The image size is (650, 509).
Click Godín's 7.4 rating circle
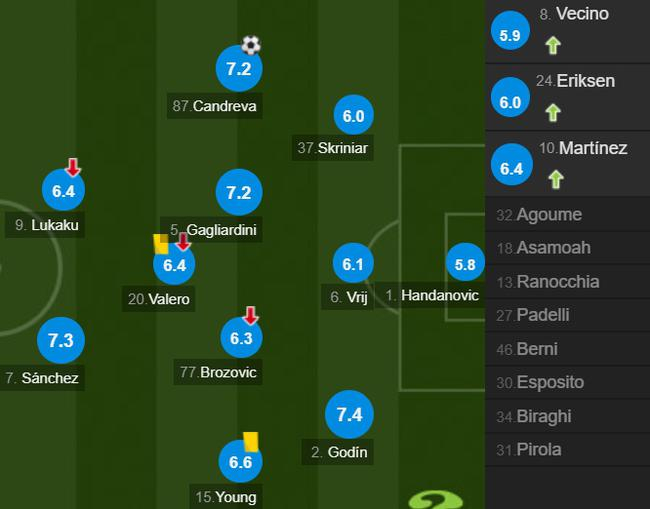click(x=349, y=415)
